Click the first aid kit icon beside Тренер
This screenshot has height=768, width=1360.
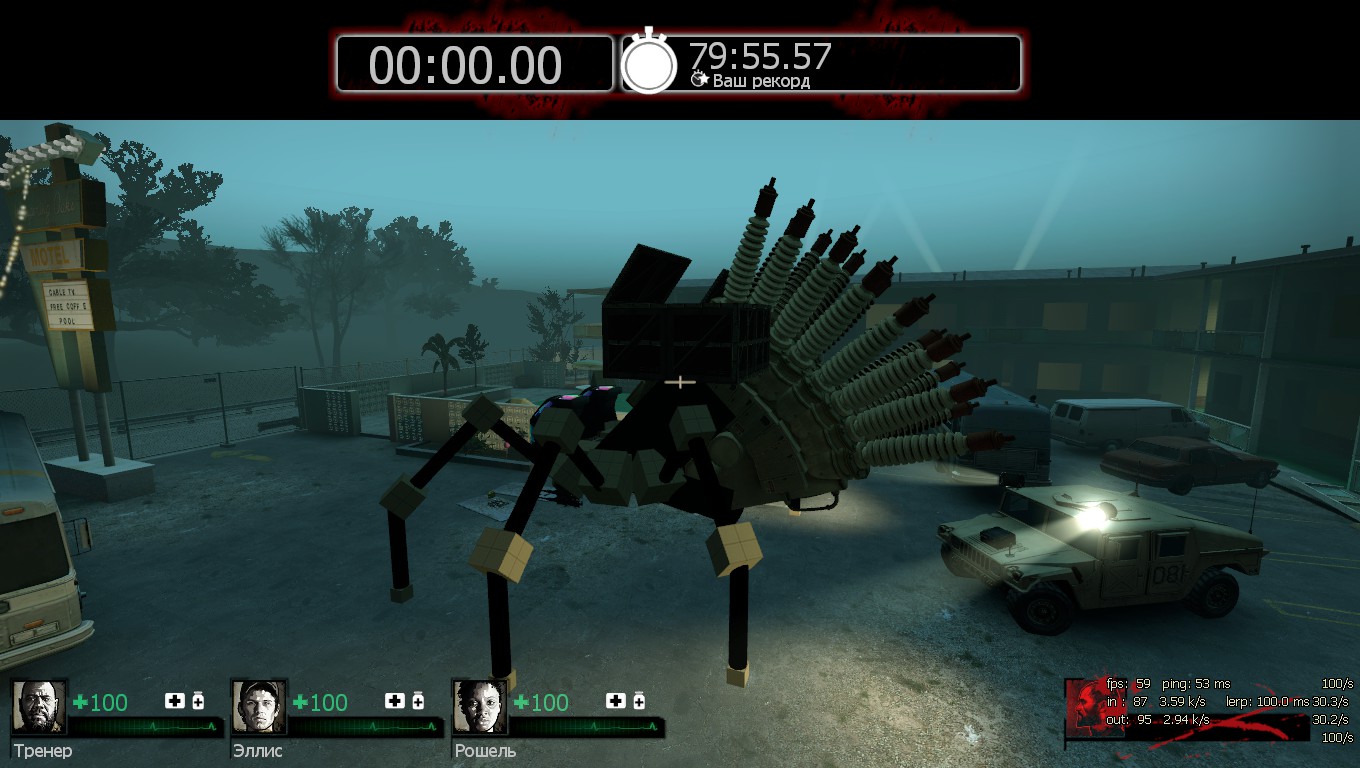point(175,701)
